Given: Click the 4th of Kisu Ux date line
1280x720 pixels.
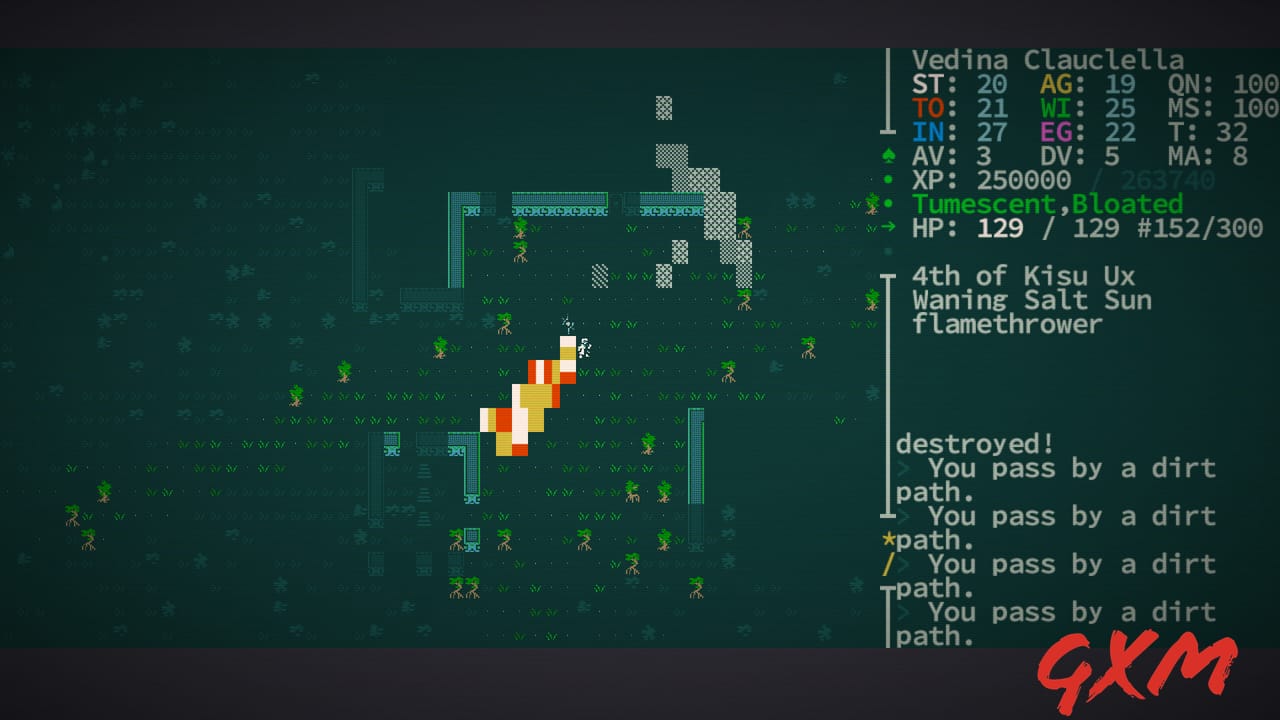Looking at the screenshot, I should tap(1010, 275).
